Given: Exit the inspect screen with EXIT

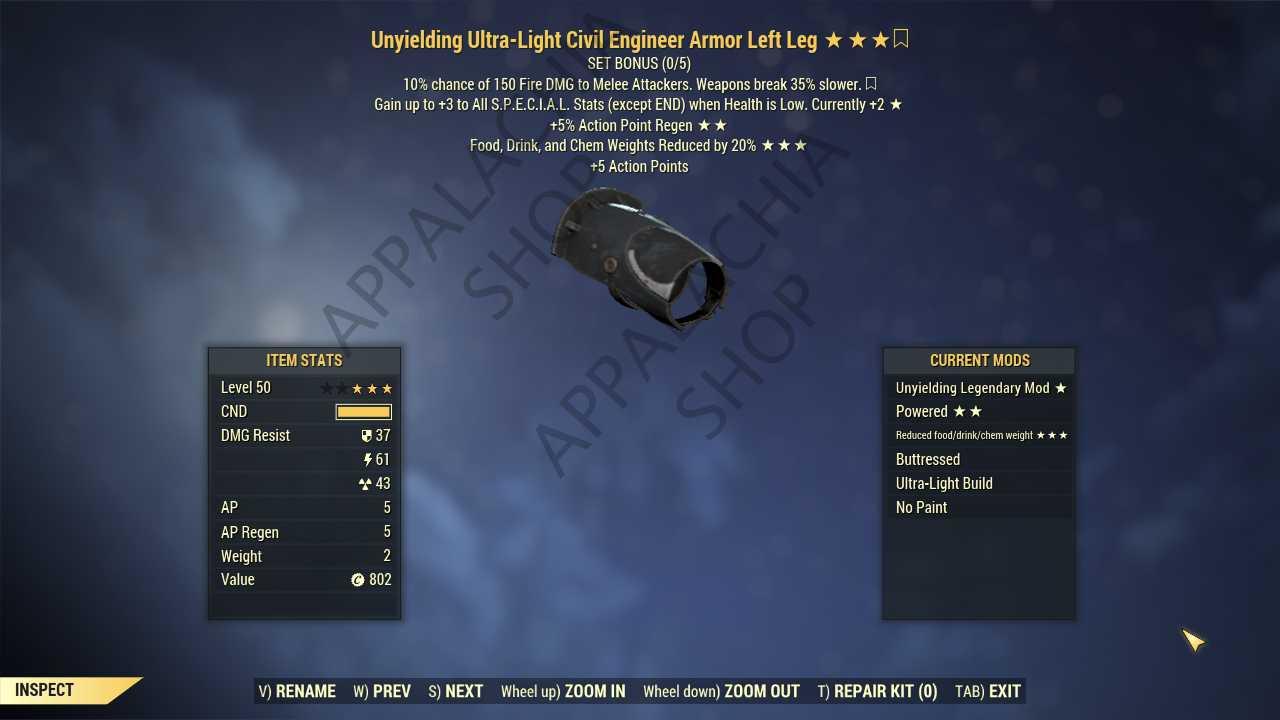Looking at the screenshot, I should coord(988,691).
